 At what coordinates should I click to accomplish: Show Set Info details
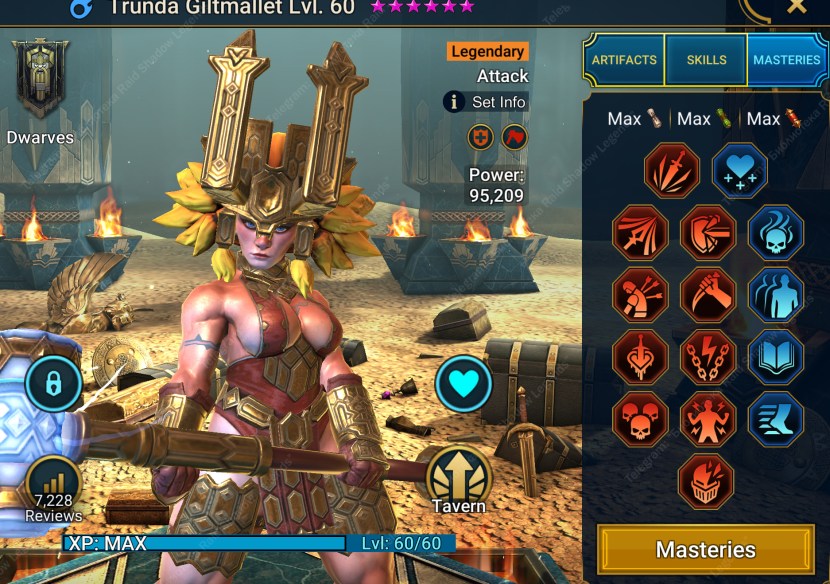coord(486,102)
